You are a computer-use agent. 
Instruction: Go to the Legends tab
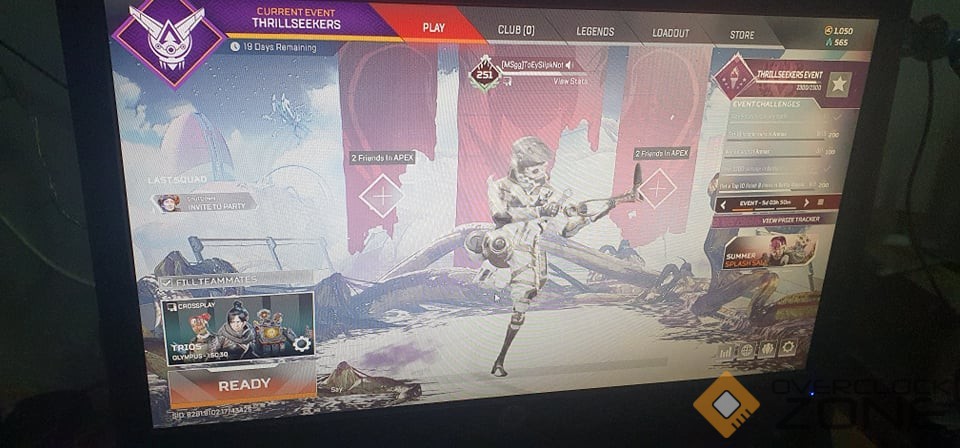[x=595, y=31]
